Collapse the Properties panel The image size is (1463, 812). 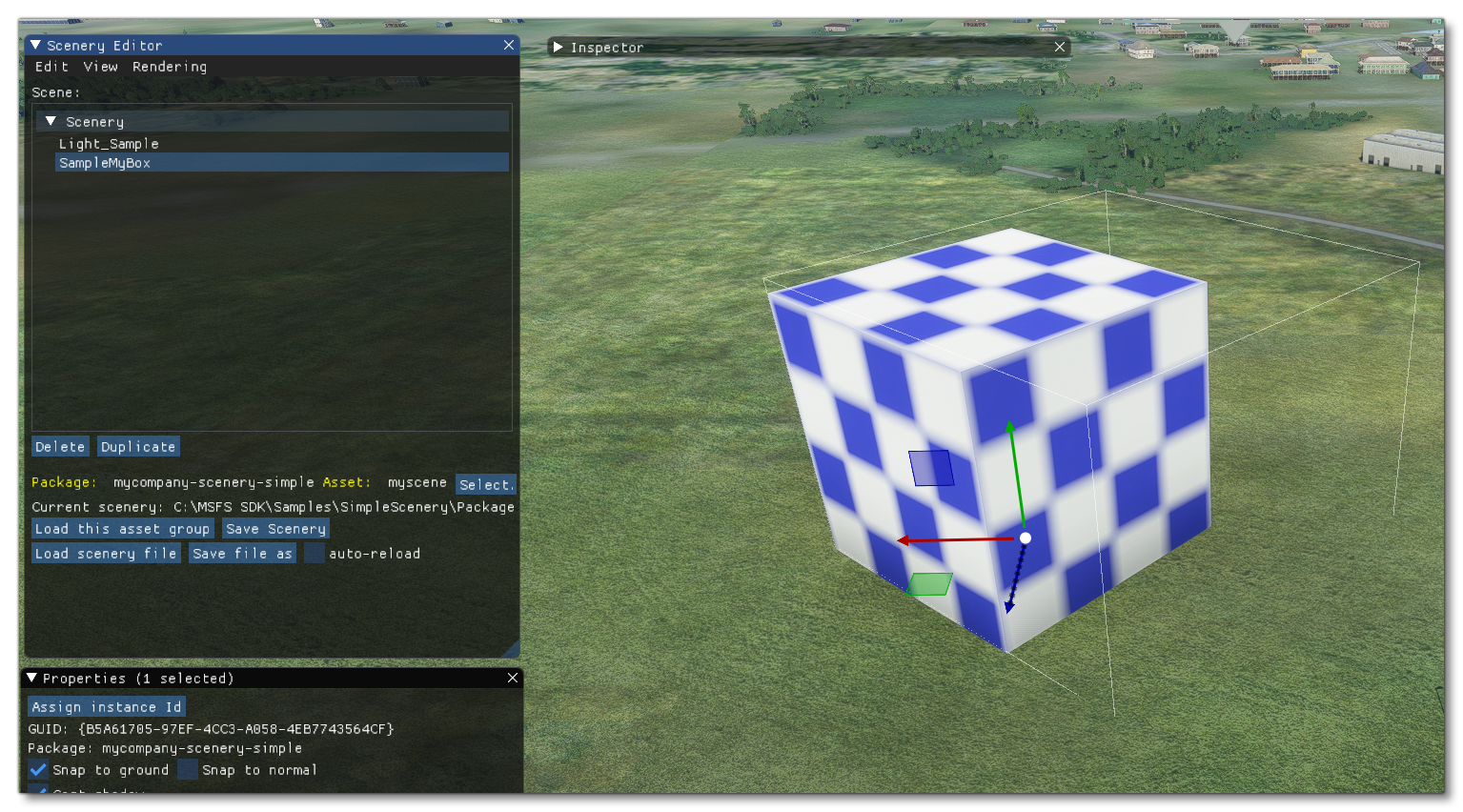point(30,678)
